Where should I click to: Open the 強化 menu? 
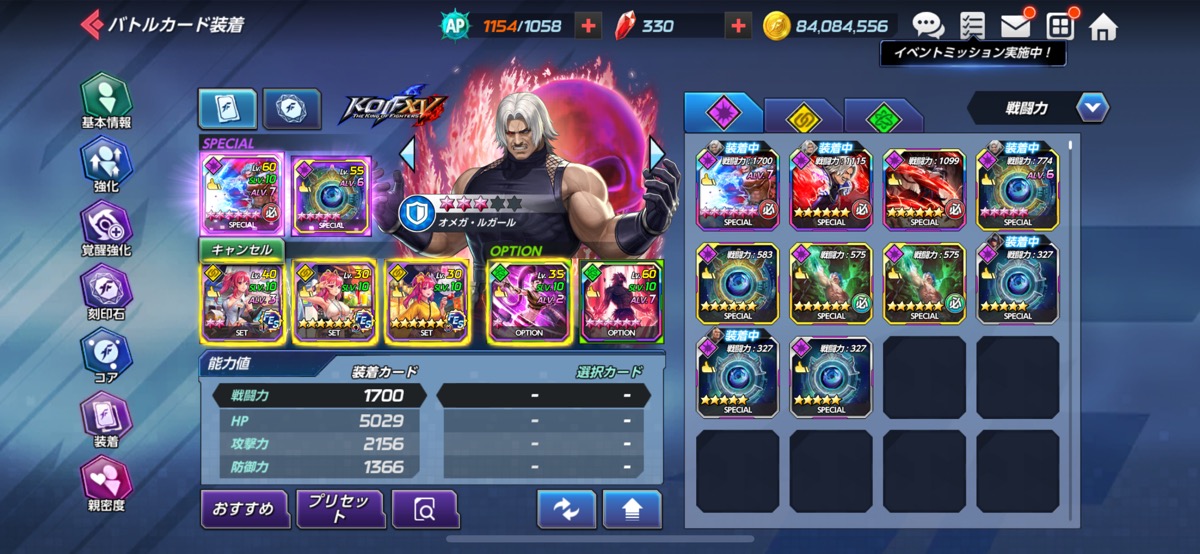[106, 165]
